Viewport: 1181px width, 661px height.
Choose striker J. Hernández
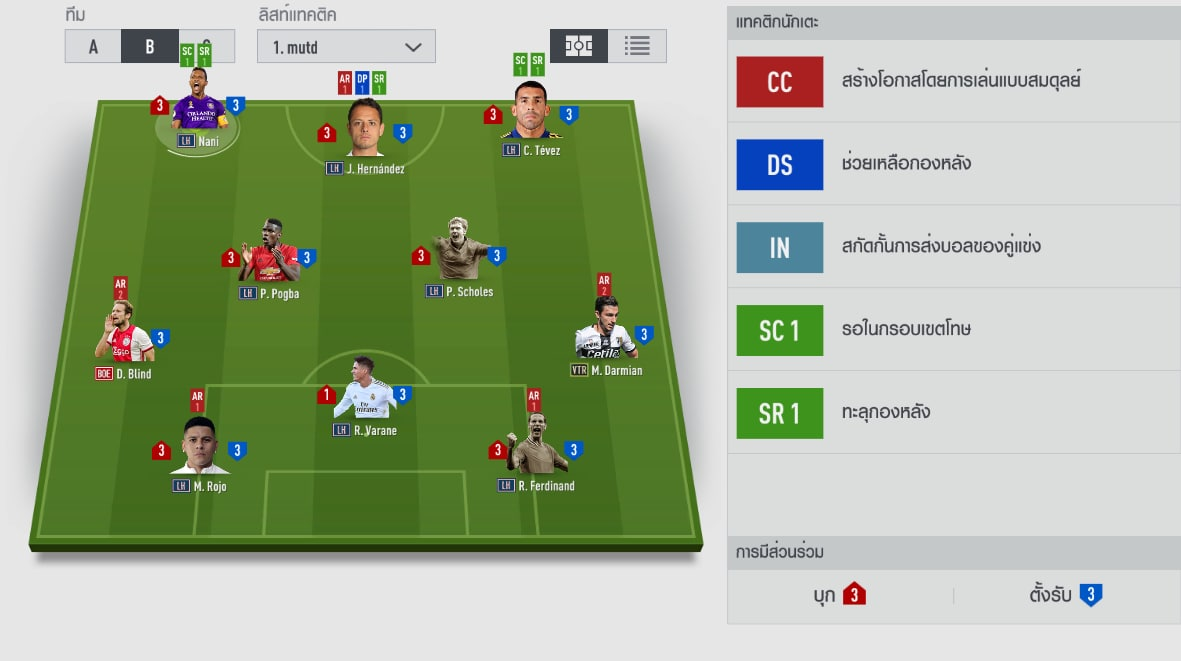365,130
